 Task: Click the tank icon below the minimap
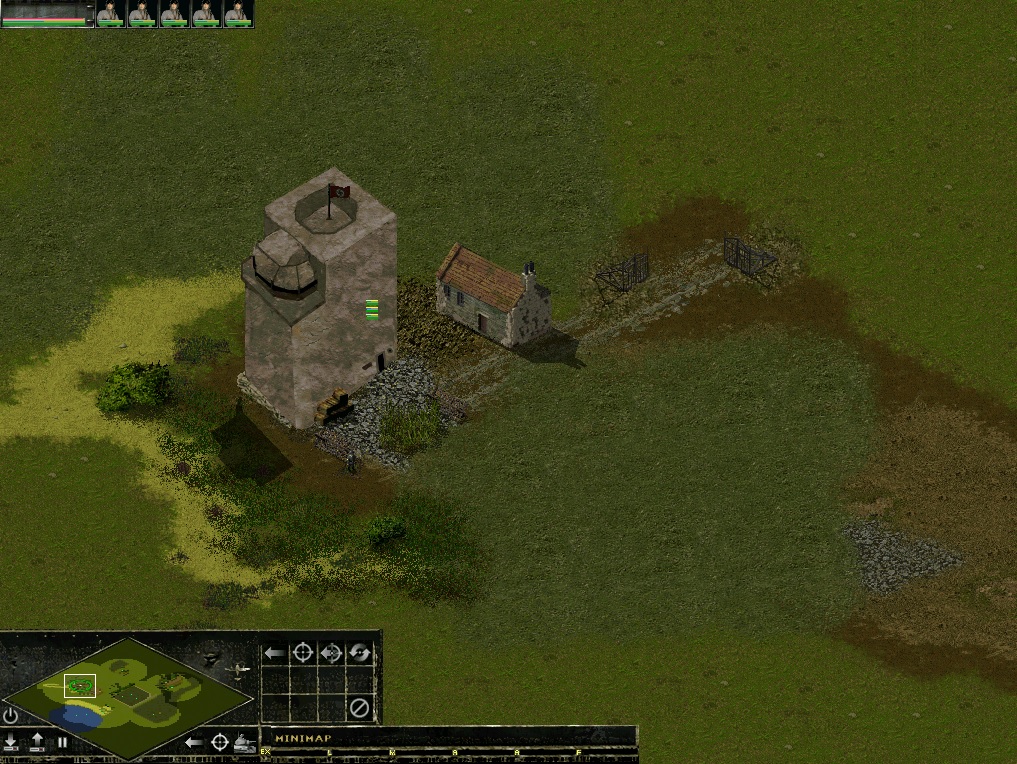245,742
